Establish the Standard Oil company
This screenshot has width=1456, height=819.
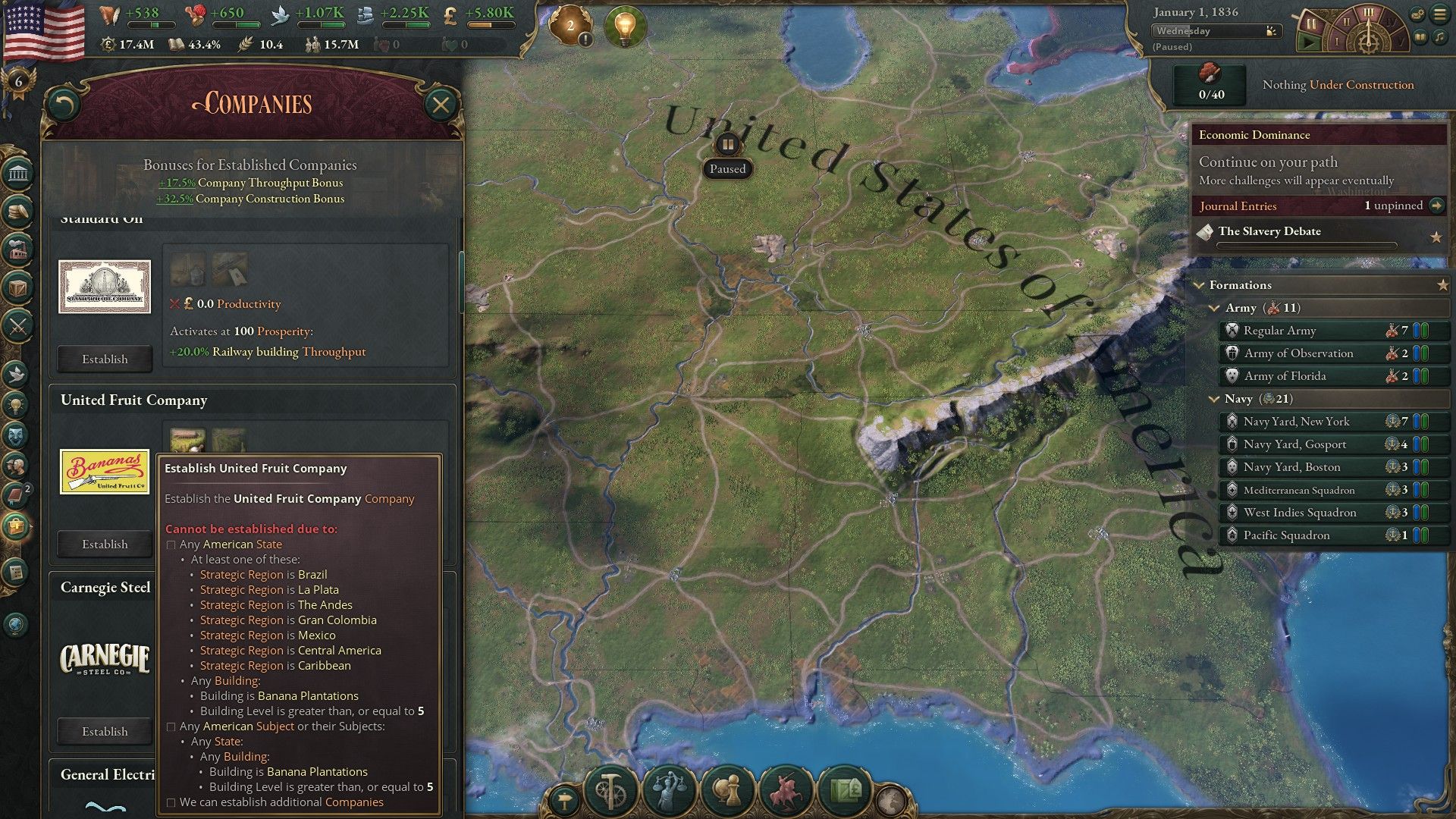[104, 359]
